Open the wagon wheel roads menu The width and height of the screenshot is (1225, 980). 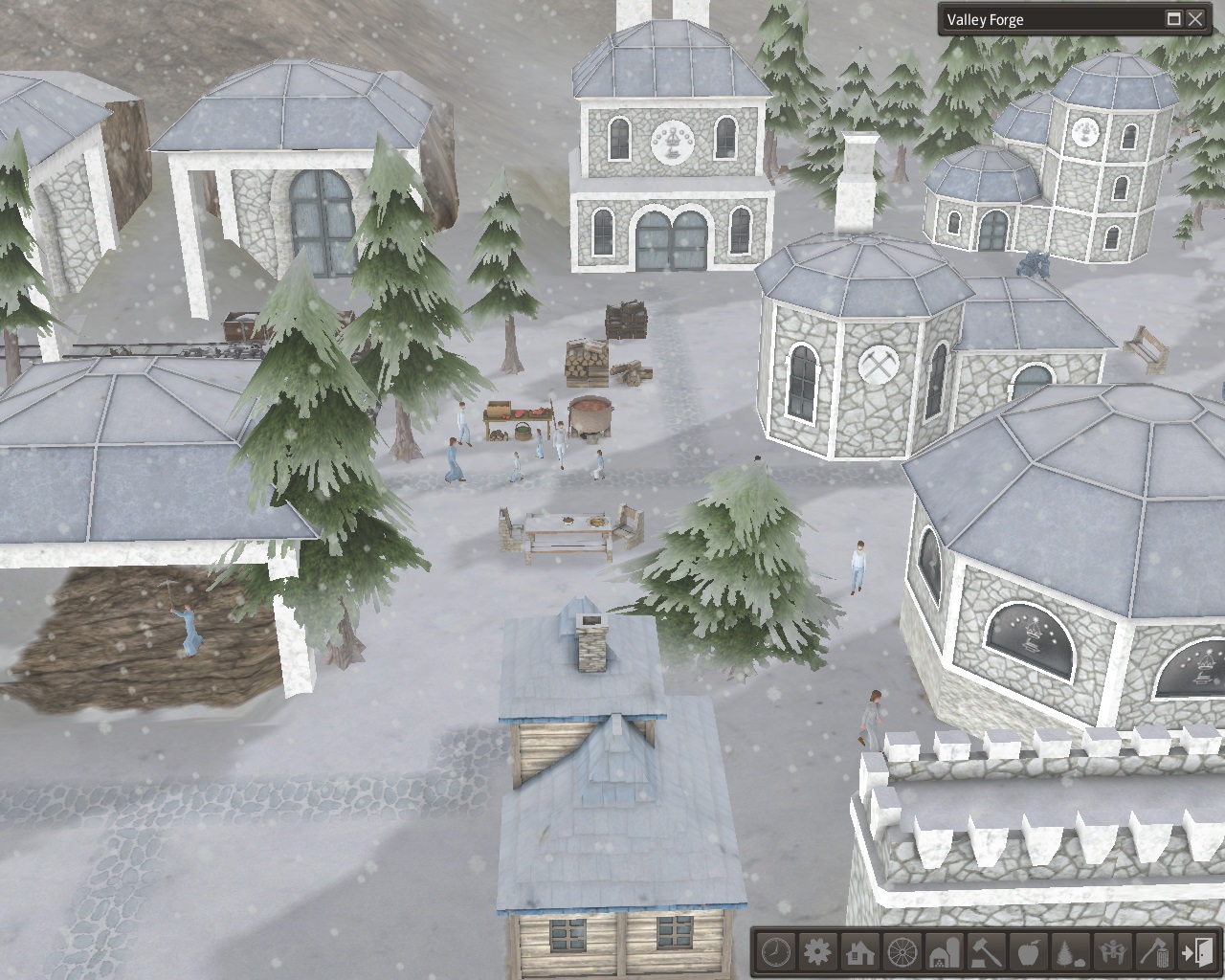902,952
